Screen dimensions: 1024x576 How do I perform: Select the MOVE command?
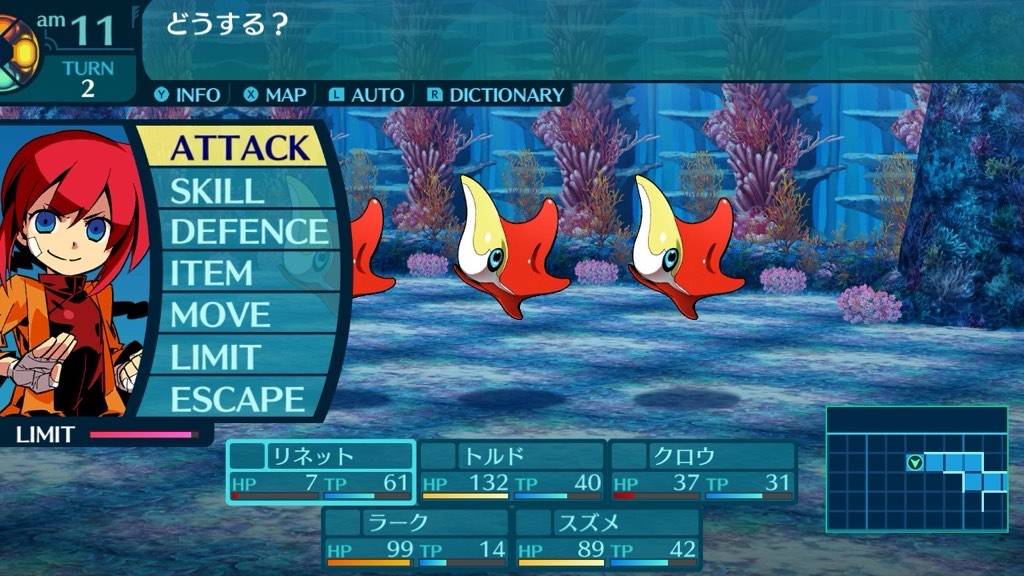click(220, 315)
